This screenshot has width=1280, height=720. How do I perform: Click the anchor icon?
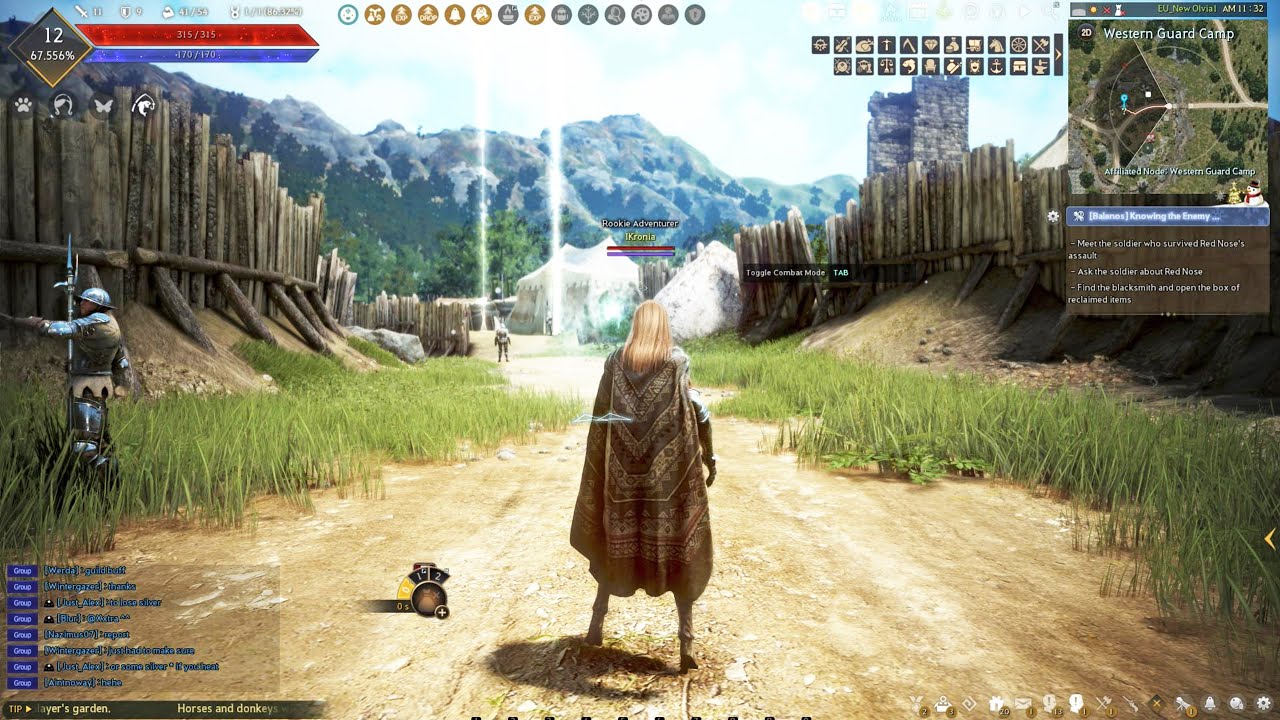(996, 66)
